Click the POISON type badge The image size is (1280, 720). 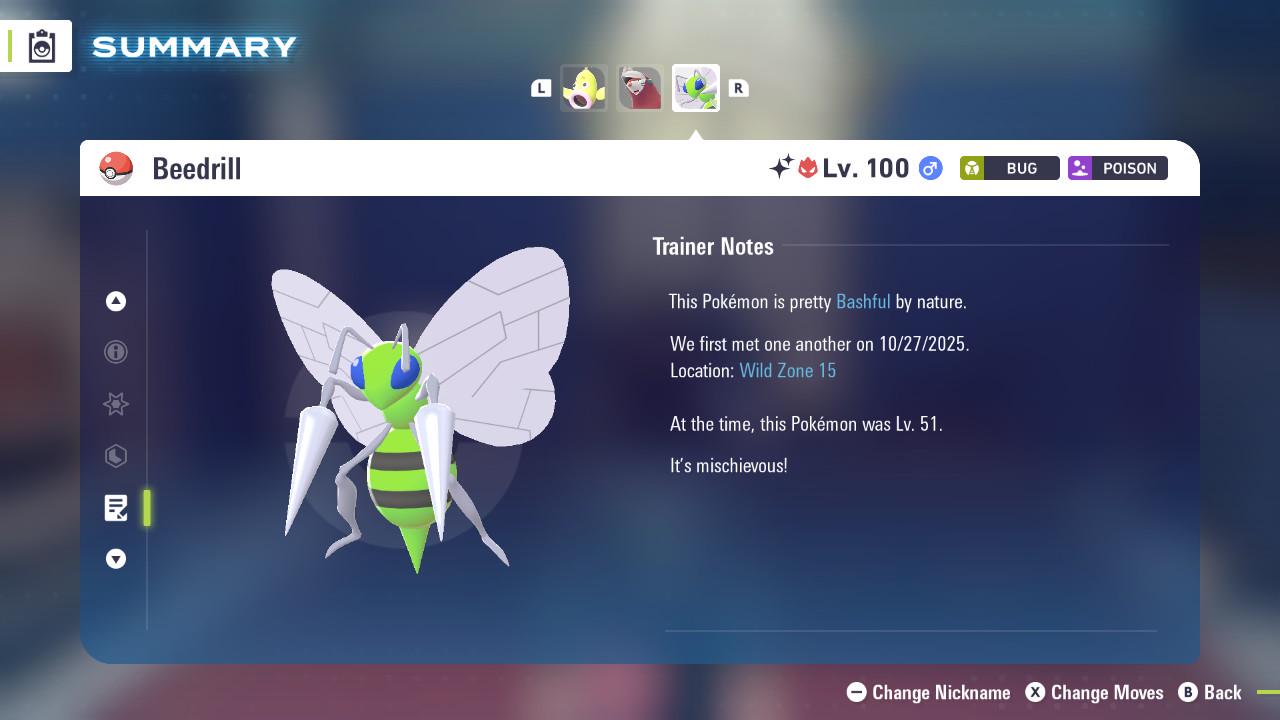coord(1117,168)
